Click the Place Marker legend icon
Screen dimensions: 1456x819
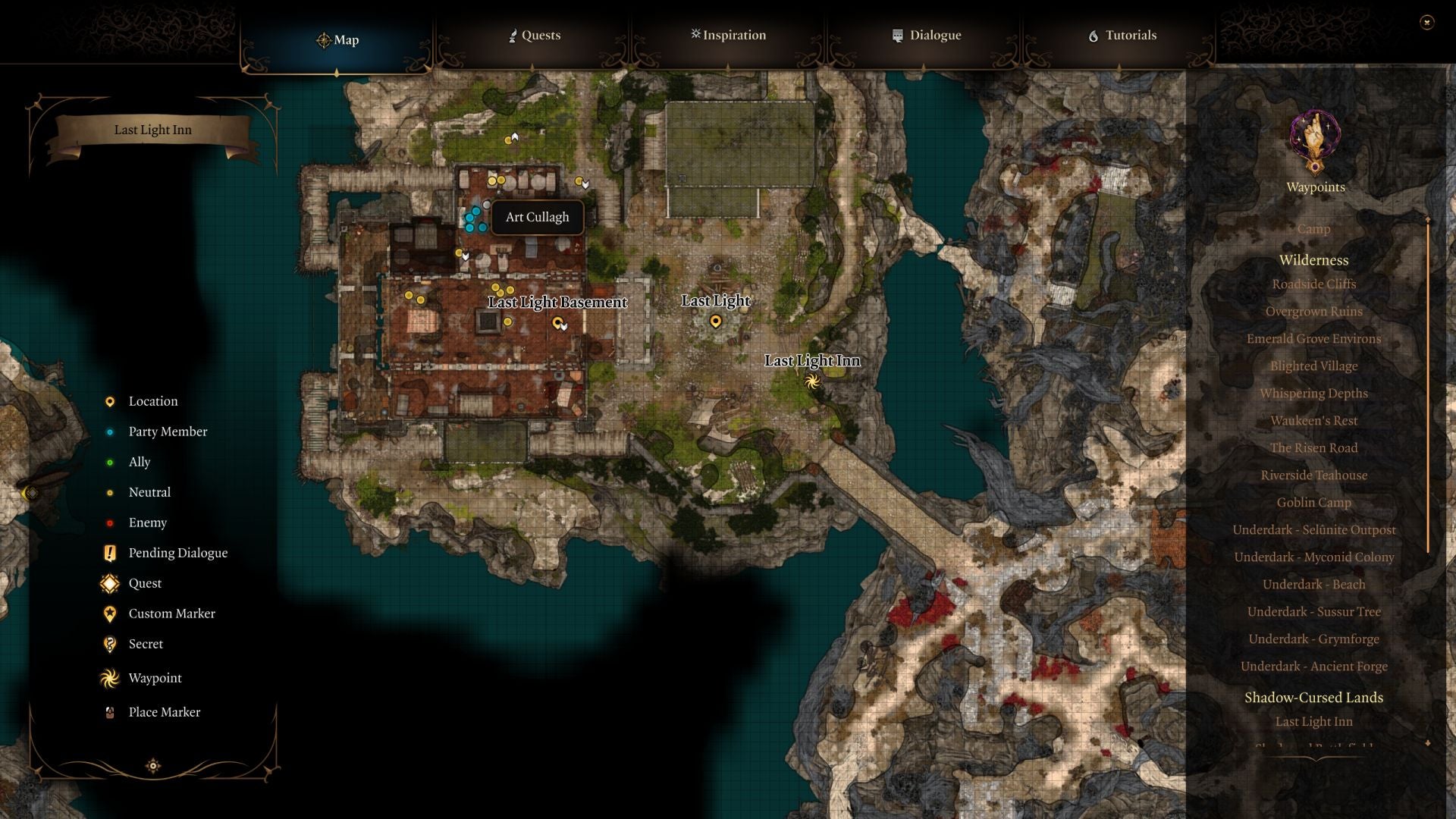[109, 712]
